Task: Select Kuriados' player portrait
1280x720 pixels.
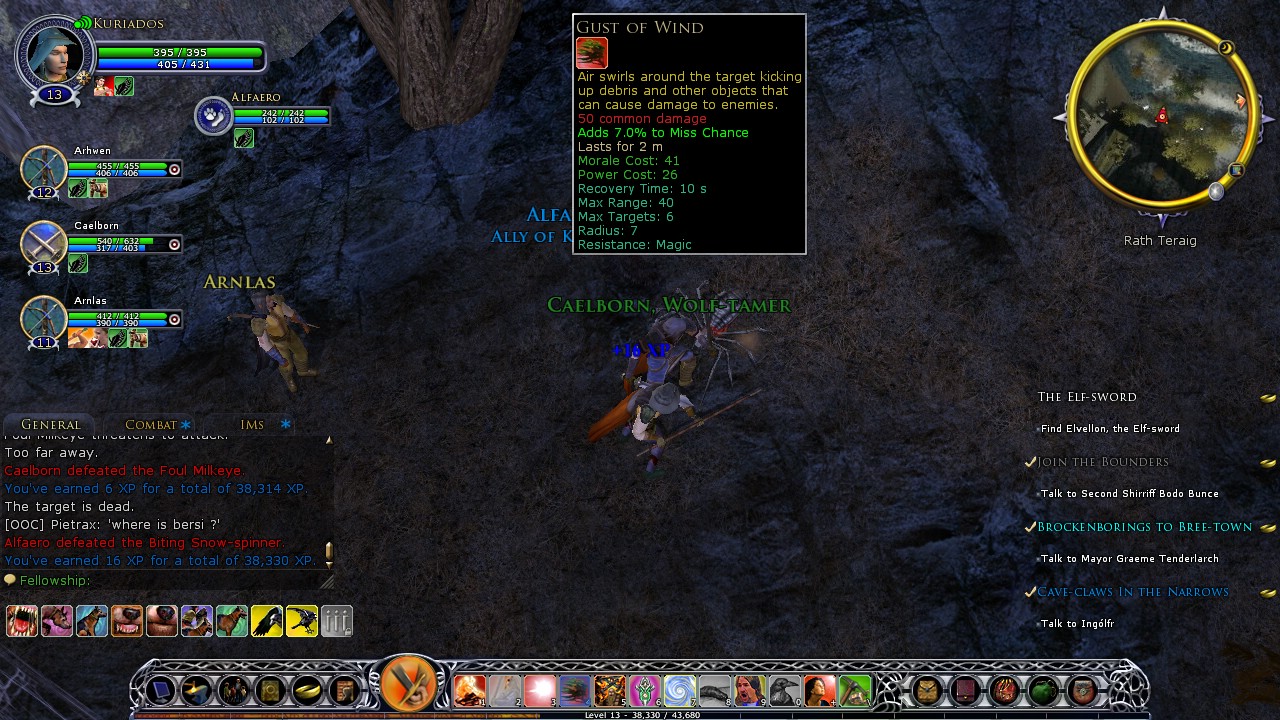Action: point(53,55)
